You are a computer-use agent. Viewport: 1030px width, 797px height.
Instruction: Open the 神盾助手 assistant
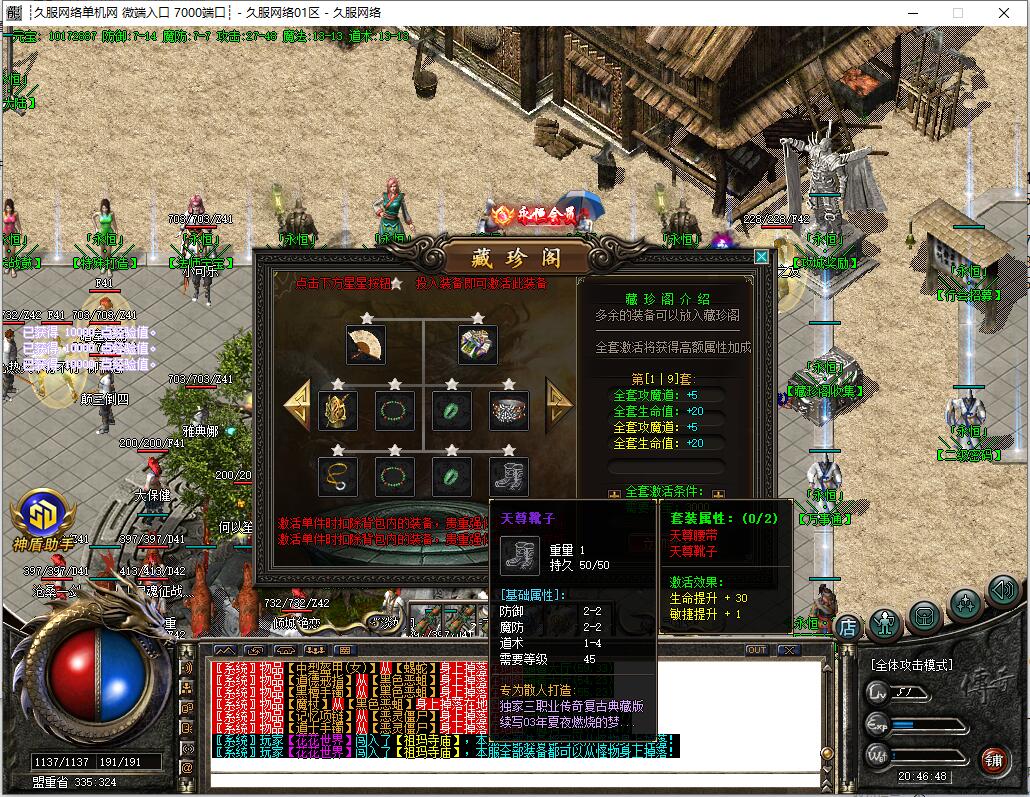[43, 519]
